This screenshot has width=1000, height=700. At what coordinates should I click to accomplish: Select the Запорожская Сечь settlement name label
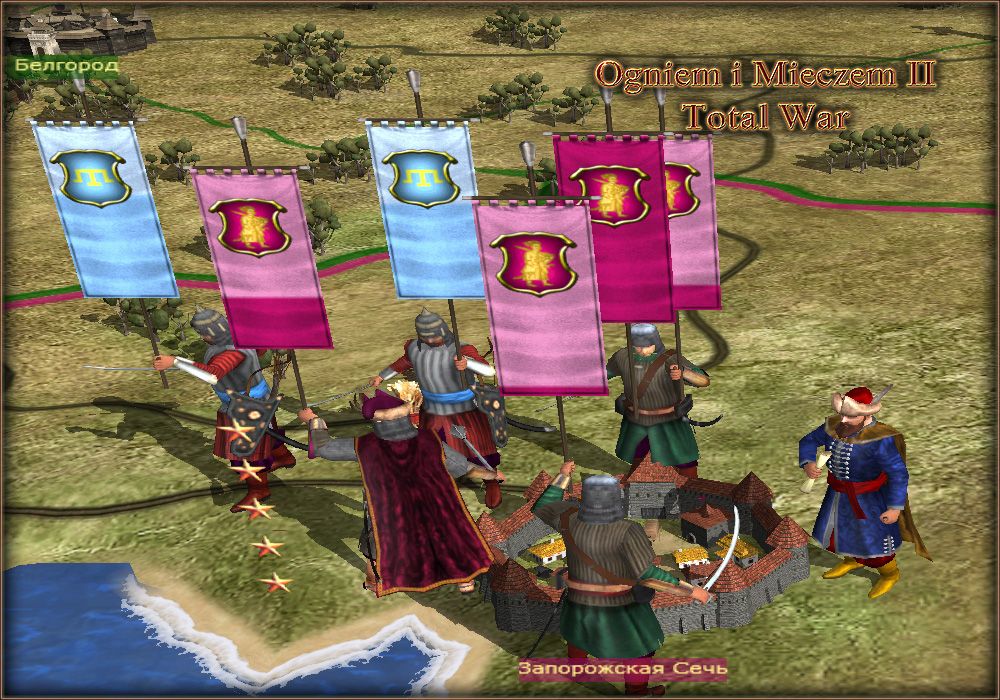pyautogui.click(x=622, y=667)
